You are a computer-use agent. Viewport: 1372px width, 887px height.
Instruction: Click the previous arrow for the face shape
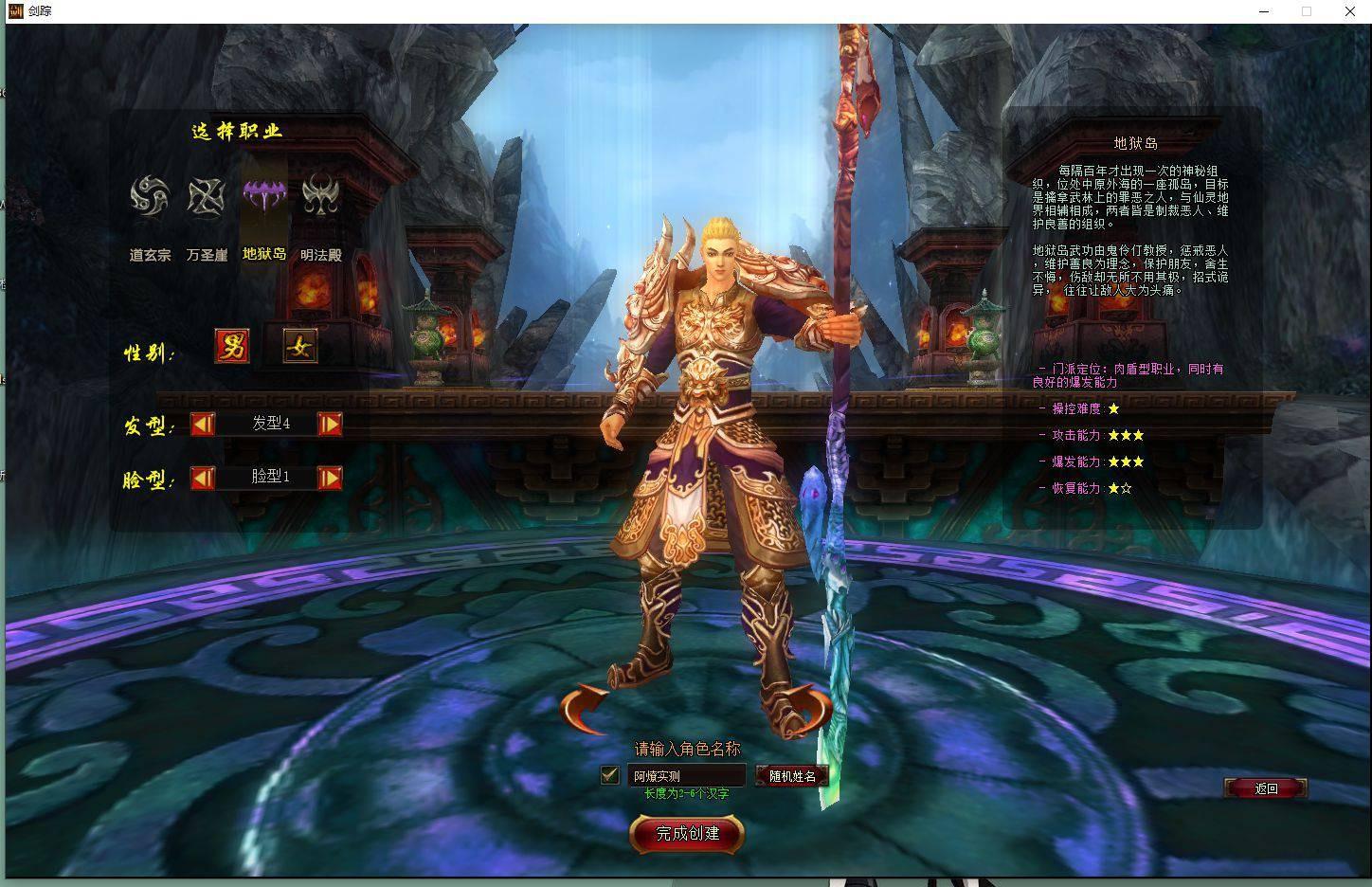tap(202, 478)
